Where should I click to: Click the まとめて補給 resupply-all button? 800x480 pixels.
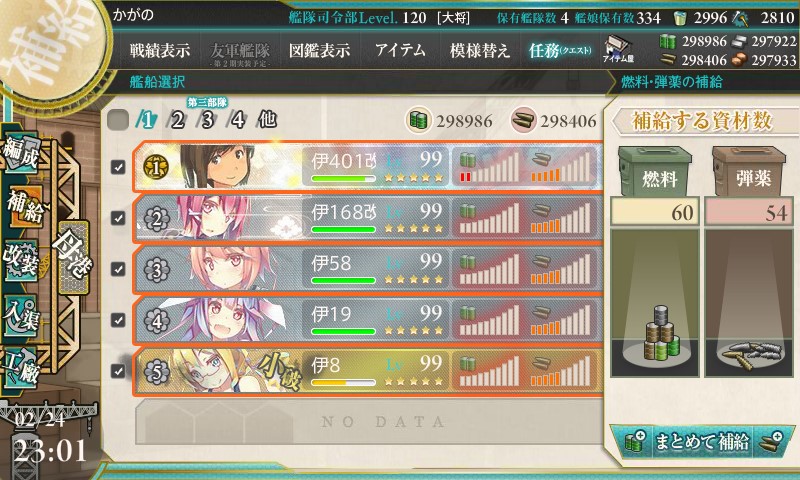[702, 439]
